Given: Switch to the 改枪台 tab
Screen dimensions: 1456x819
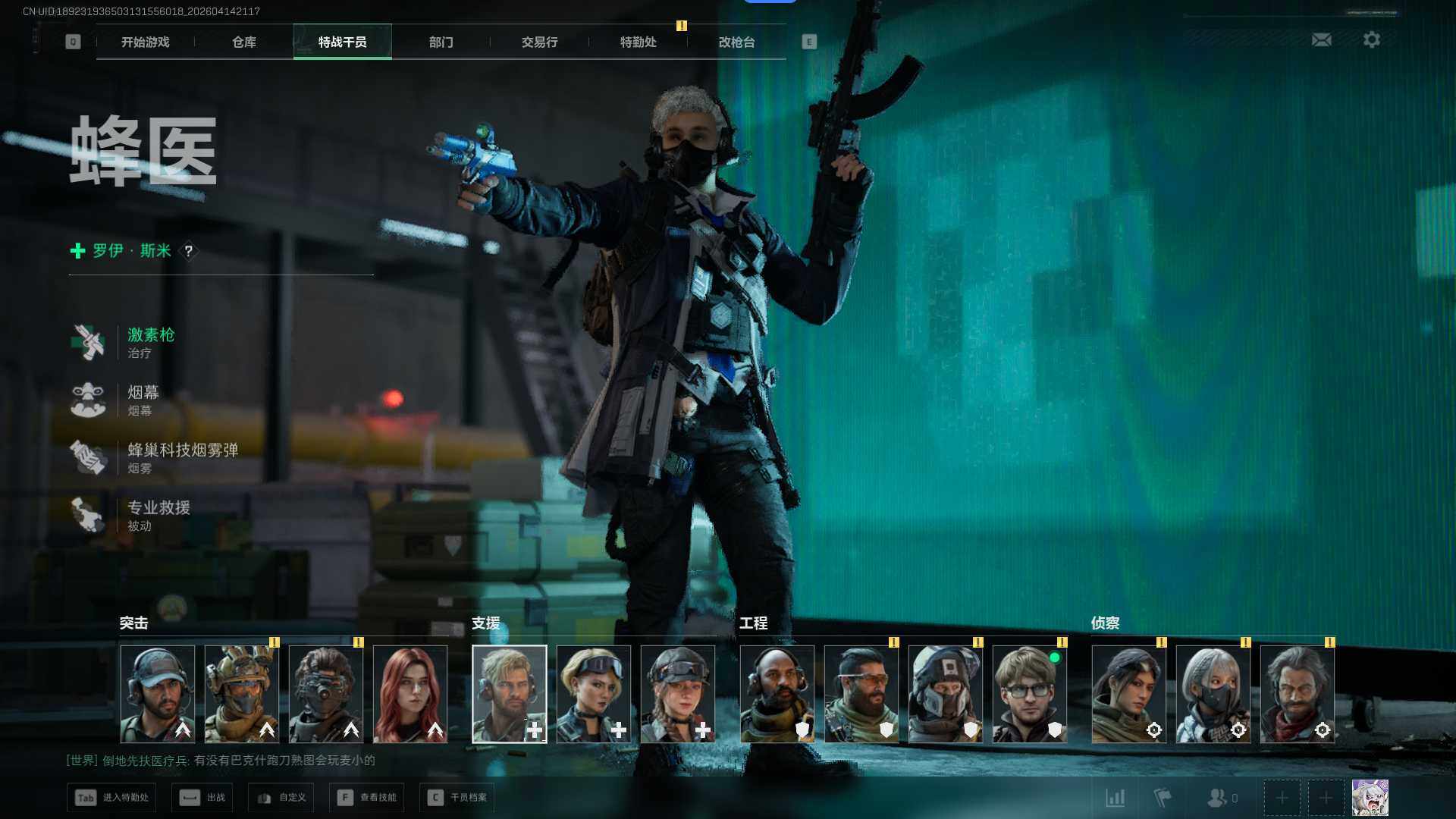Looking at the screenshot, I should pos(736,42).
